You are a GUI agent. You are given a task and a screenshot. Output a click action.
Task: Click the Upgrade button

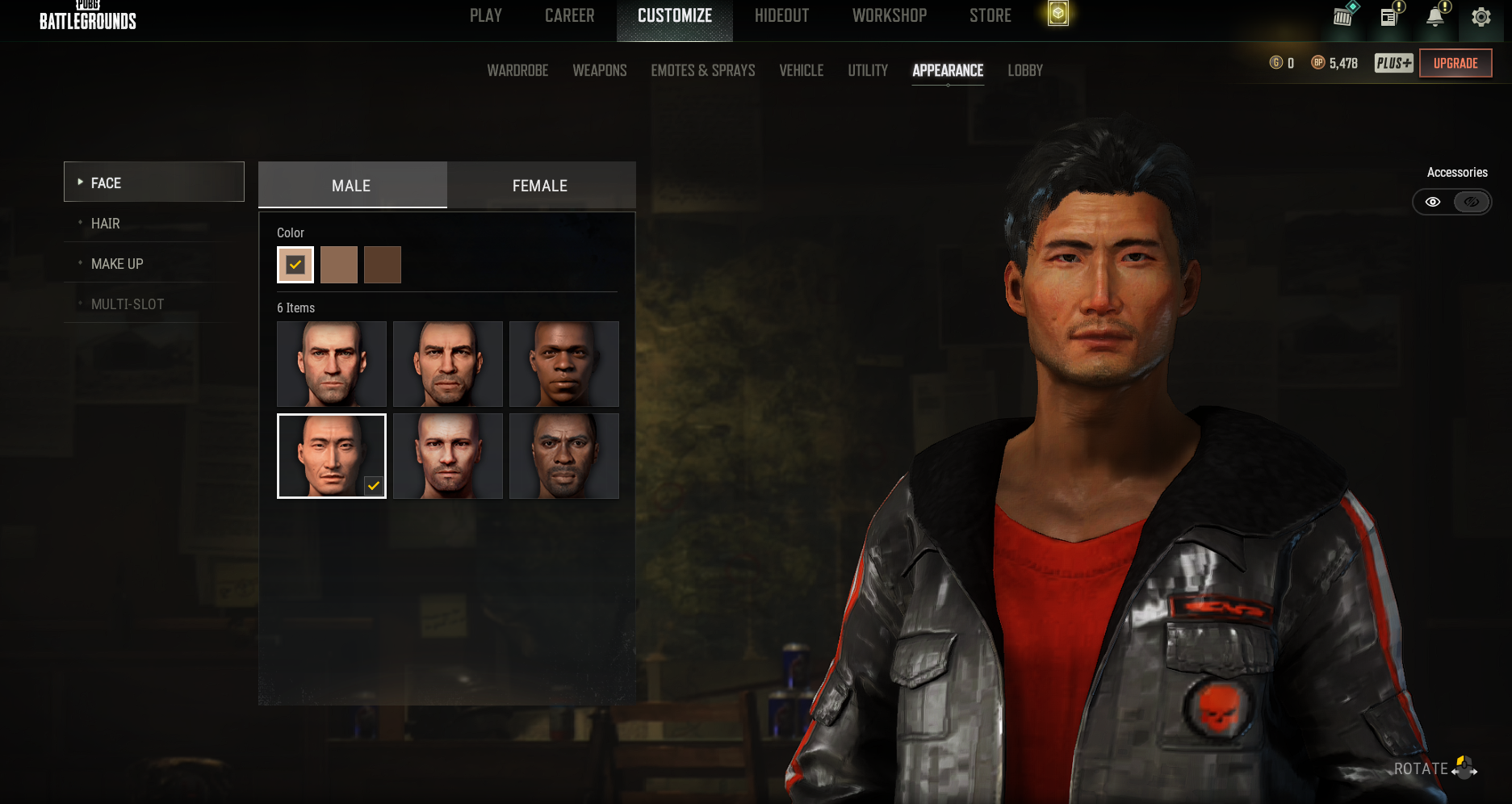1455,63
